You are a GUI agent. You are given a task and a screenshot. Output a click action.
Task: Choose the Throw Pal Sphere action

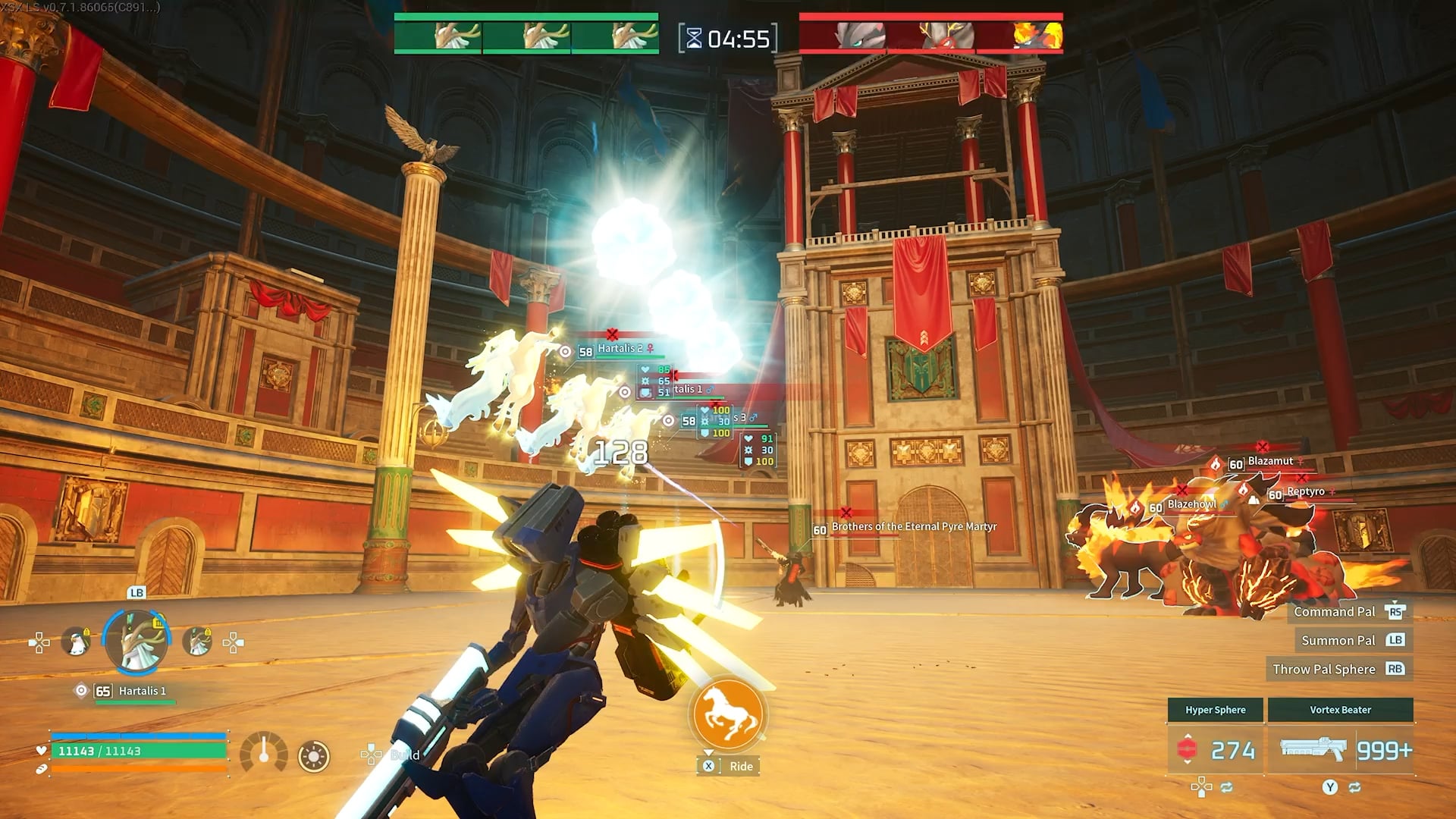(x=1324, y=669)
